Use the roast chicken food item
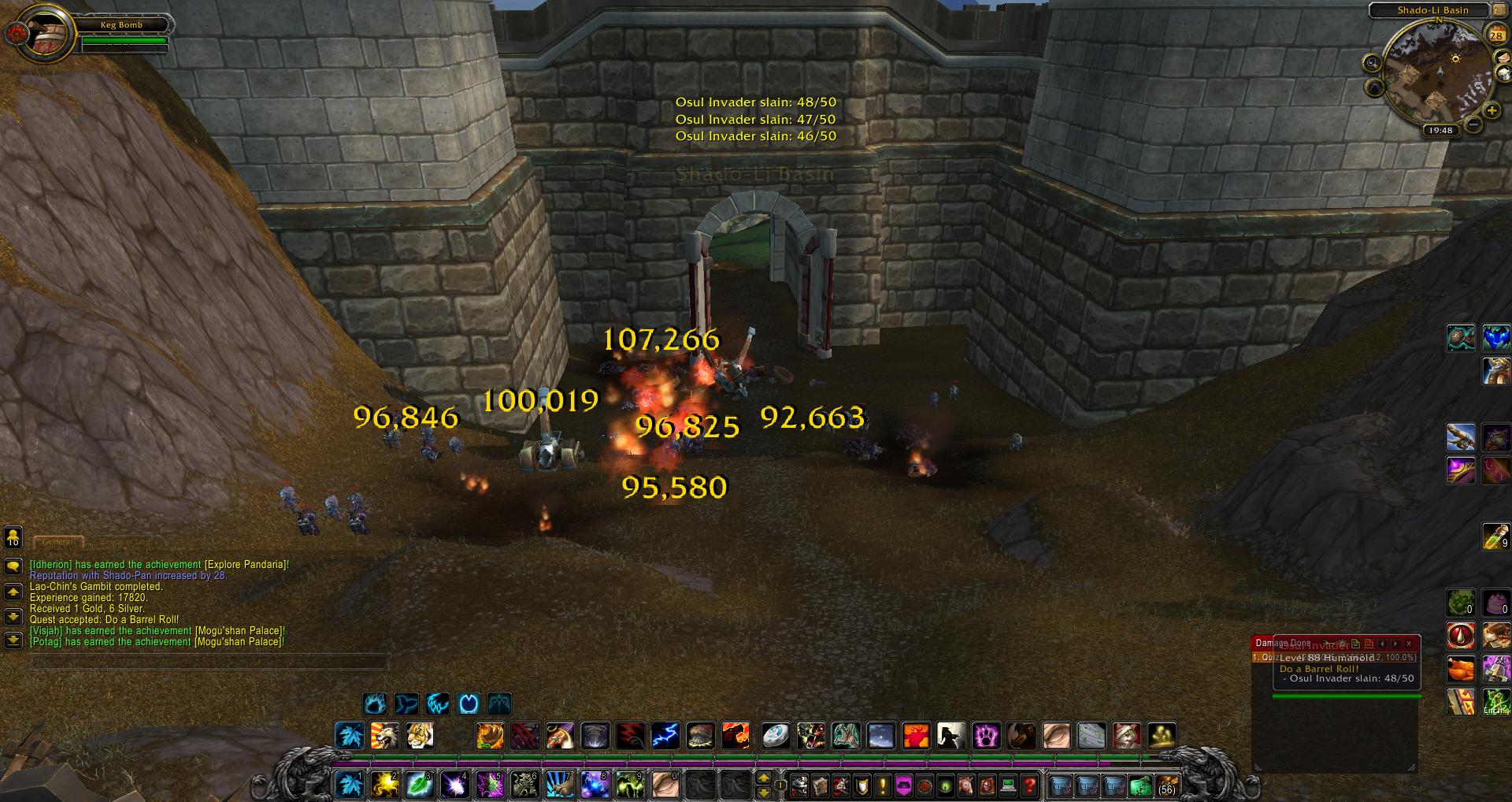Screen dimensions: 1512x802 point(1461,669)
